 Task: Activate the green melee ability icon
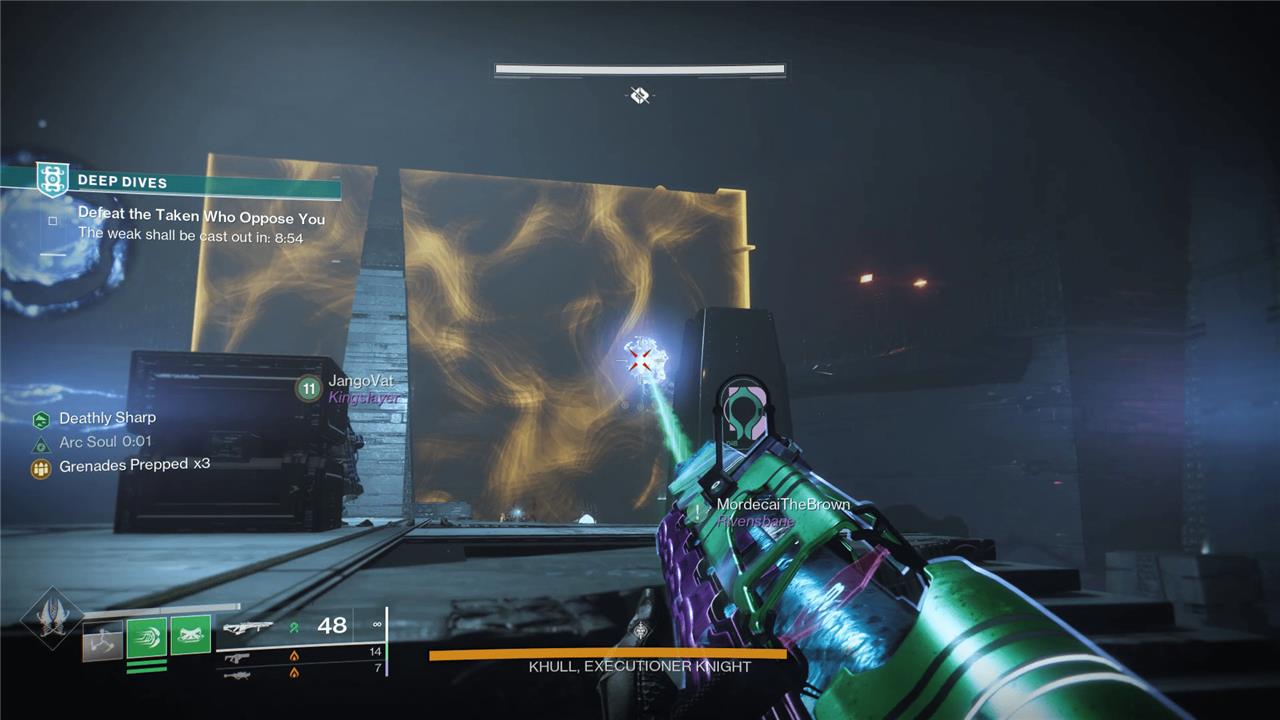146,637
